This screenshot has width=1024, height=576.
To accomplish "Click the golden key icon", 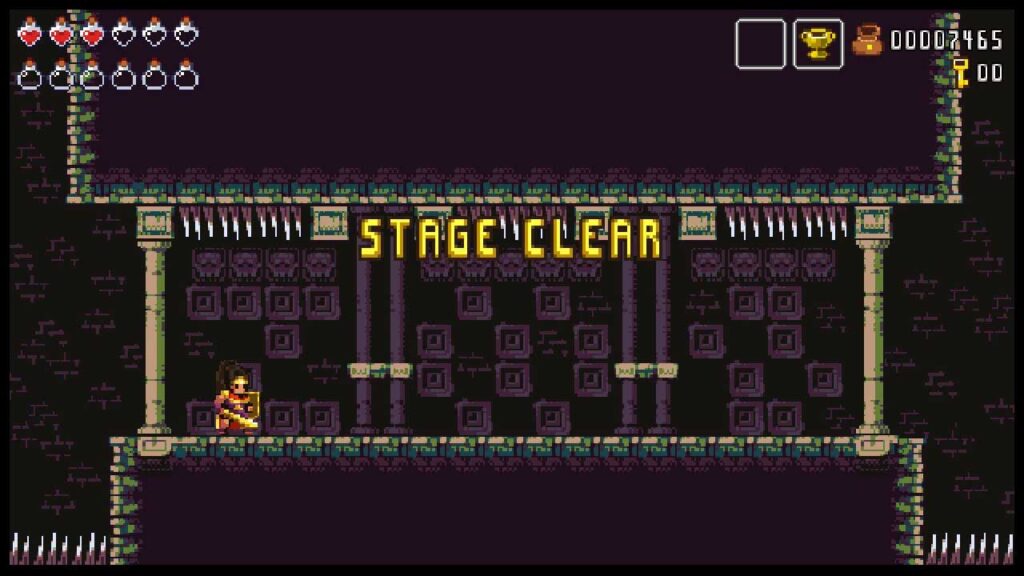I will point(961,72).
